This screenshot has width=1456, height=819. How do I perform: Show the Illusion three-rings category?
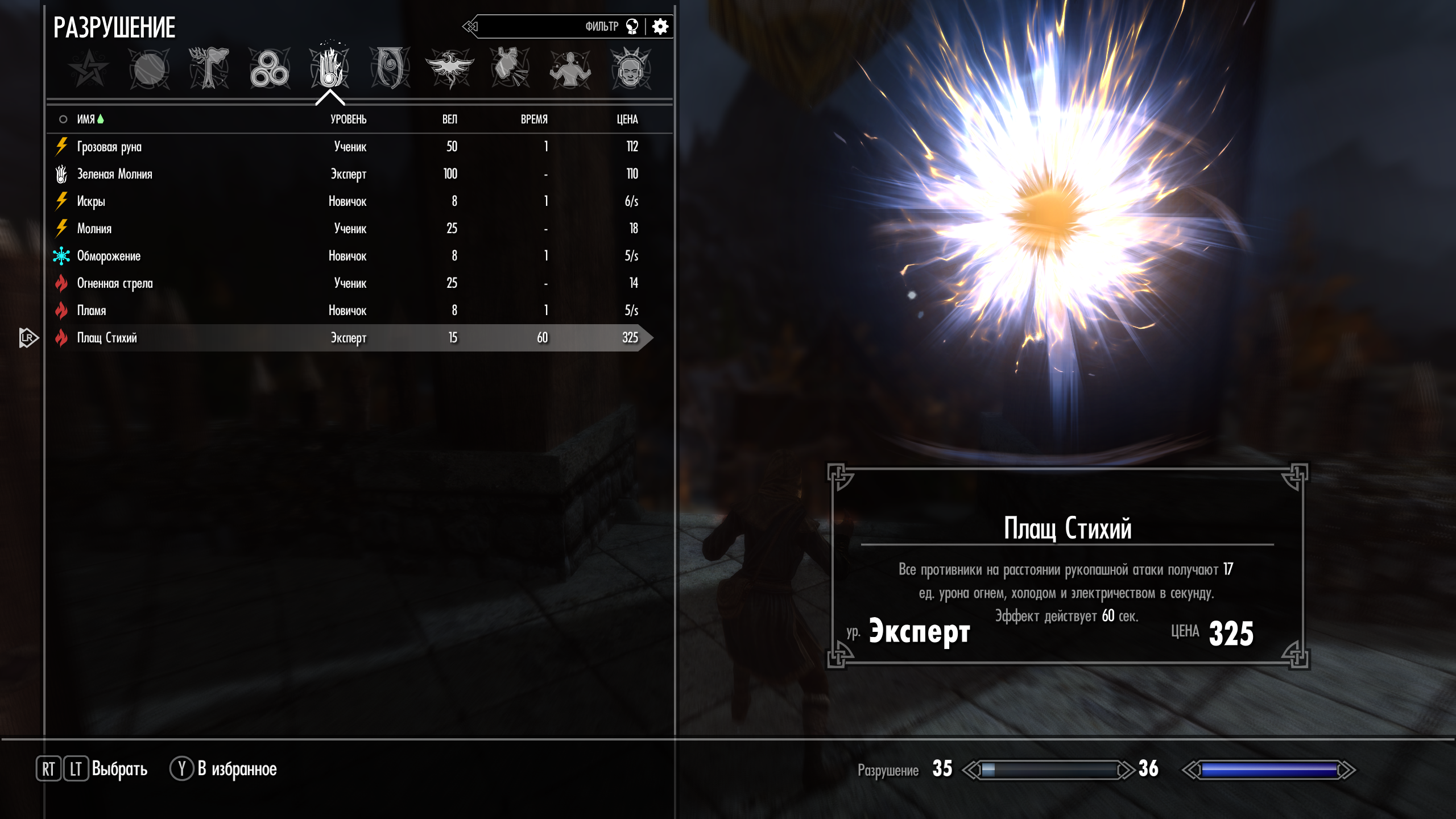270,69
